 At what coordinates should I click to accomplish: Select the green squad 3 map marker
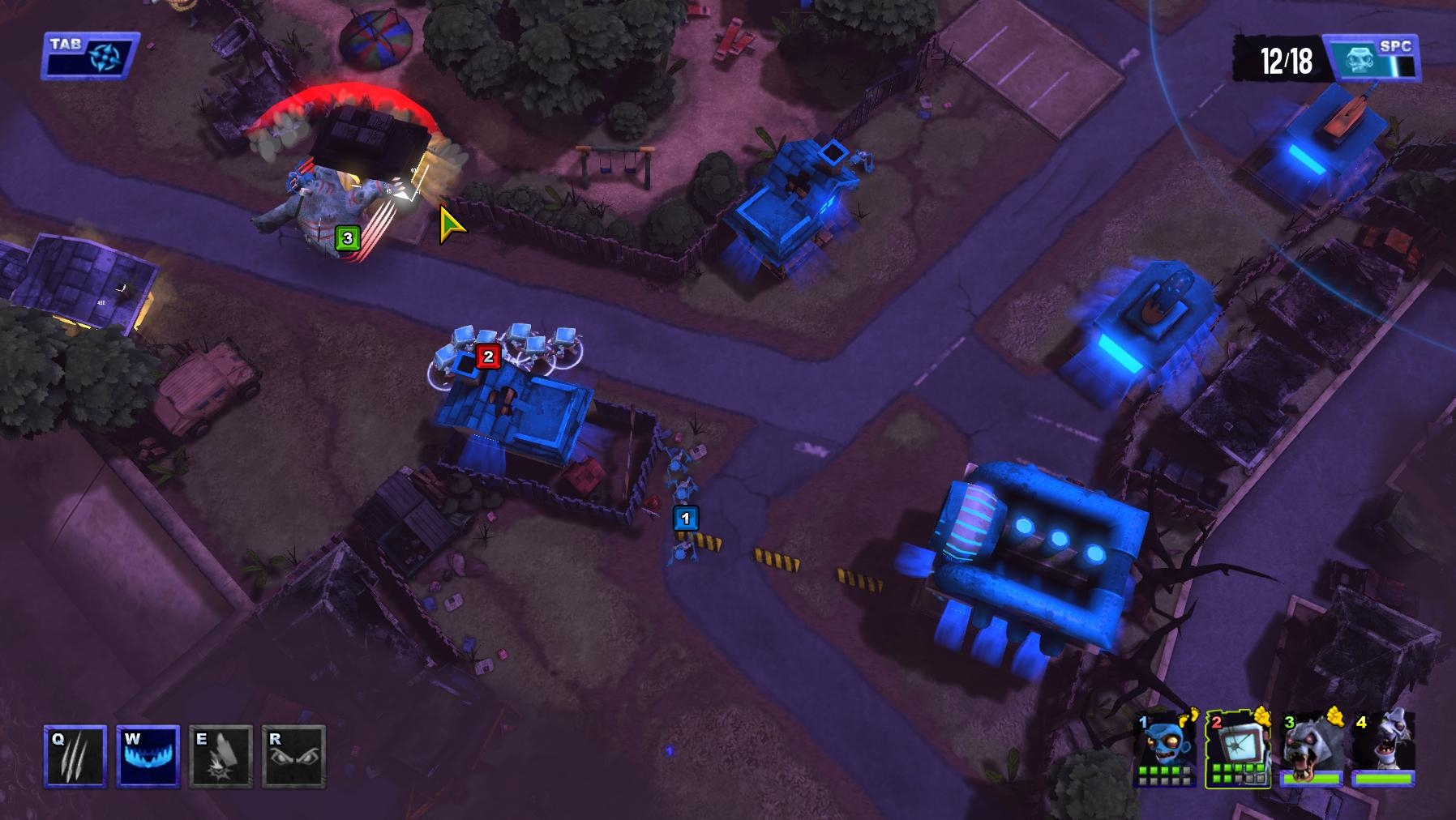pos(348,238)
